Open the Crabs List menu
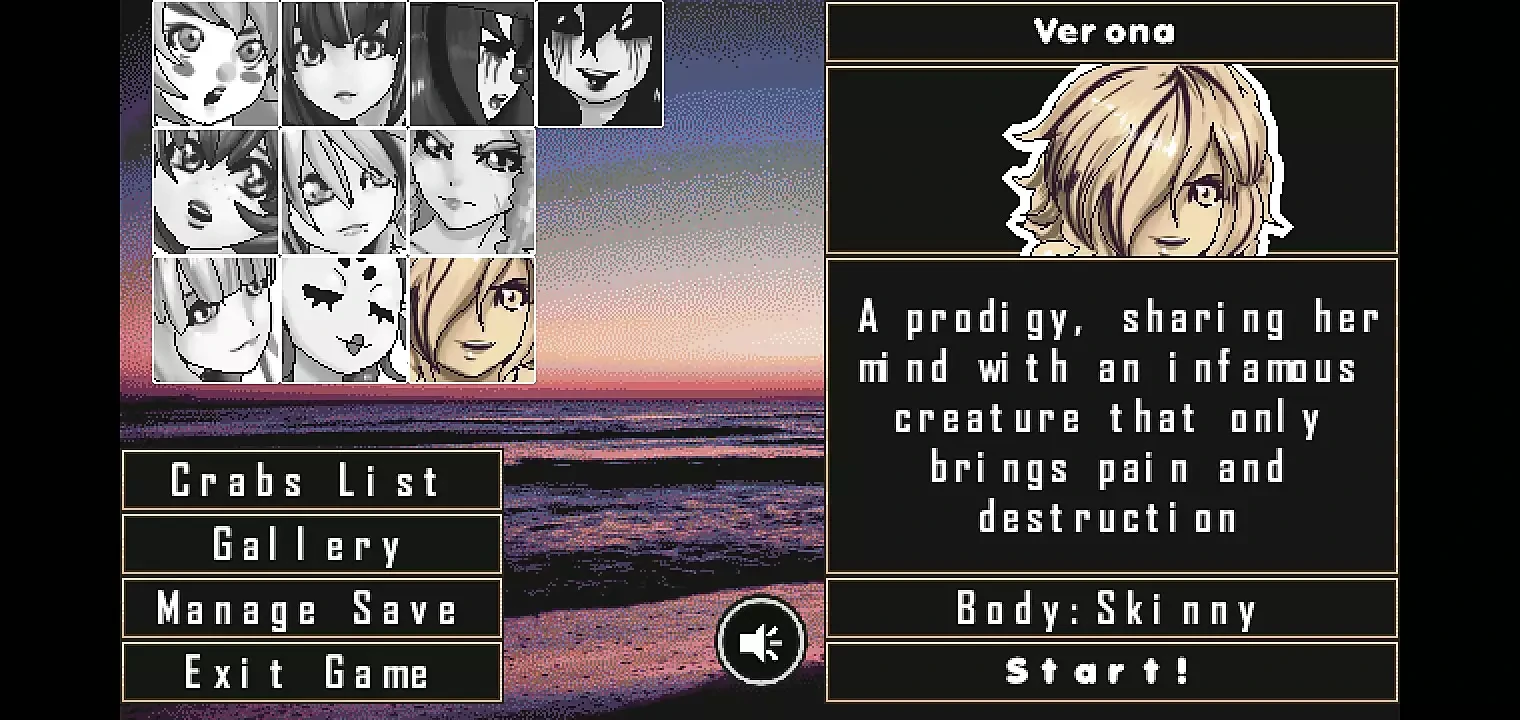Viewport: 1520px width, 720px height. (310, 481)
